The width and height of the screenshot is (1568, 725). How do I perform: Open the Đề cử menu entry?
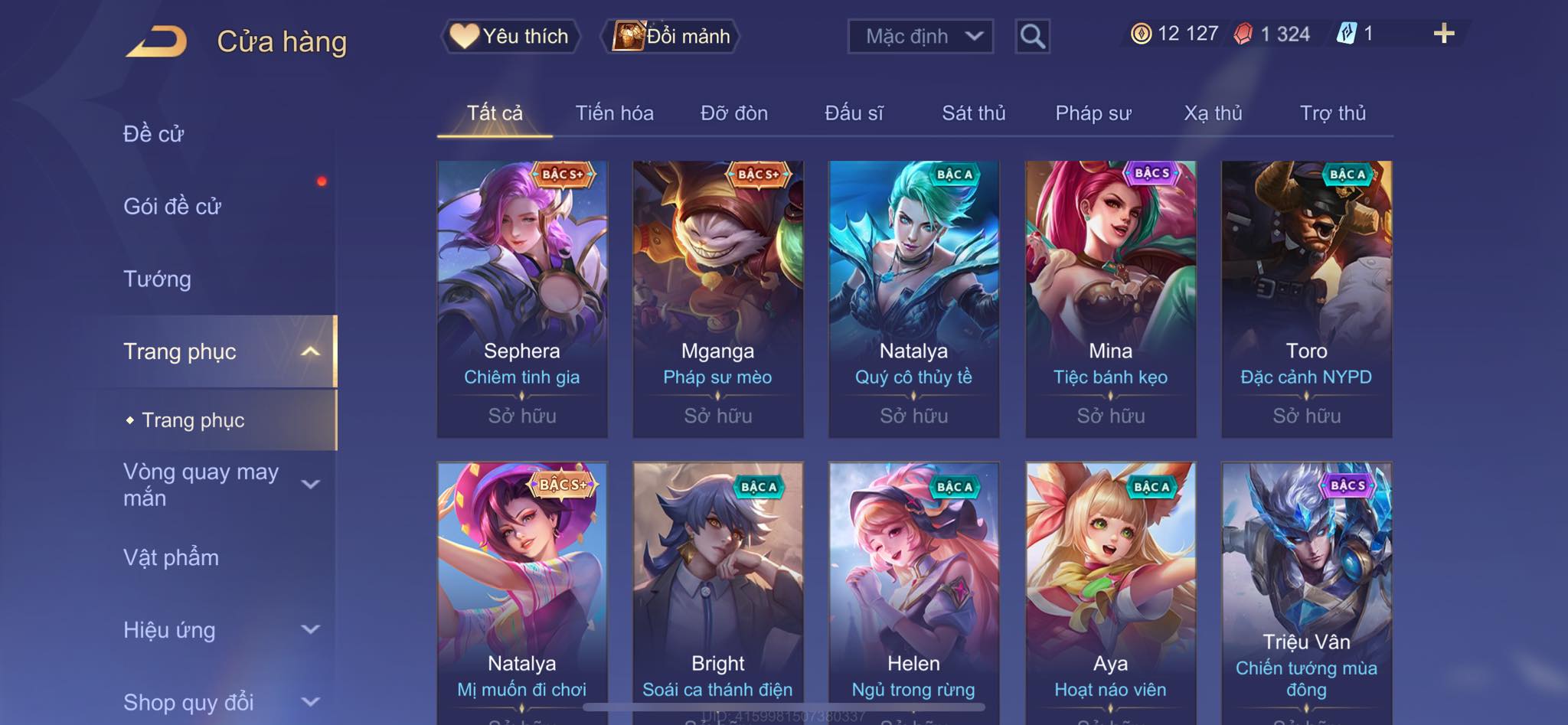click(x=154, y=134)
